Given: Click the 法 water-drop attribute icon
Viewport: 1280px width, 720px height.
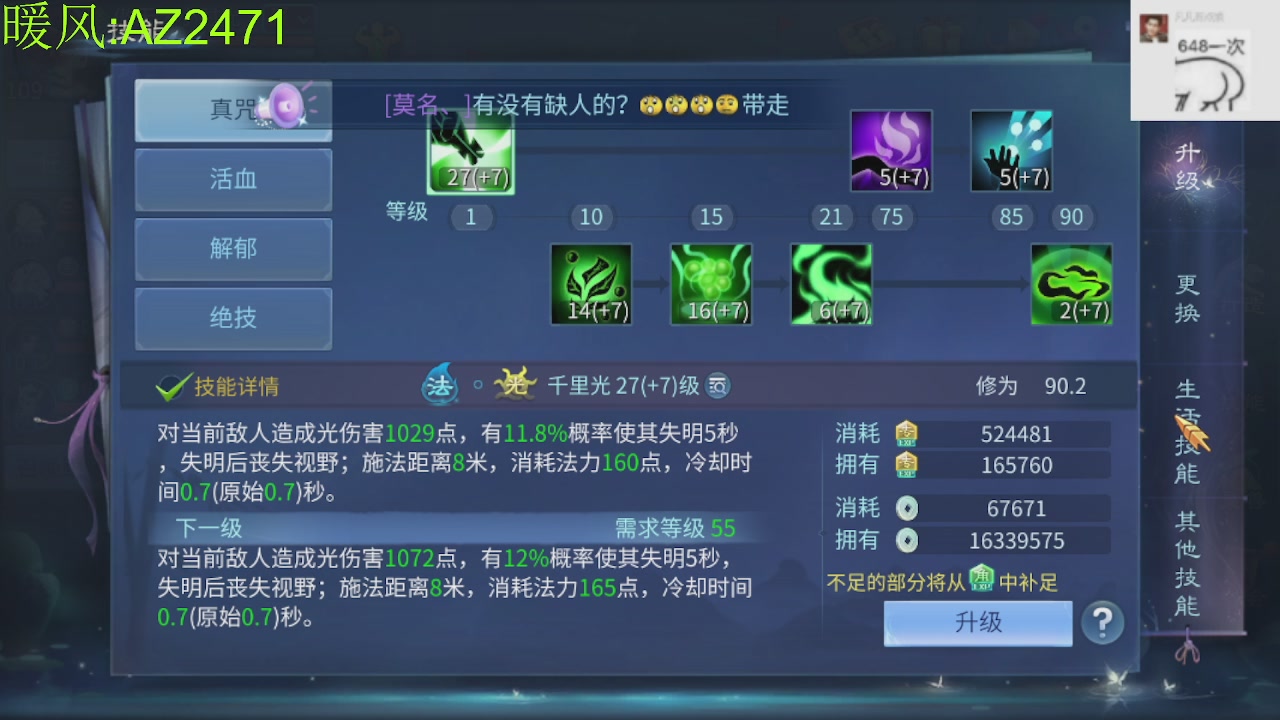Looking at the screenshot, I should (x=440, y=385).
